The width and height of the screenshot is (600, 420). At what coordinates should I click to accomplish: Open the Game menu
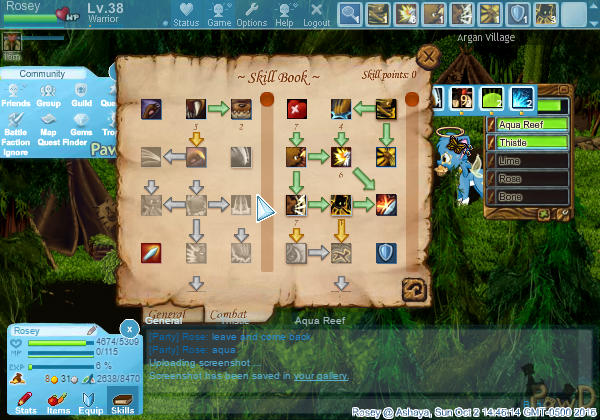tap(219, 14)
